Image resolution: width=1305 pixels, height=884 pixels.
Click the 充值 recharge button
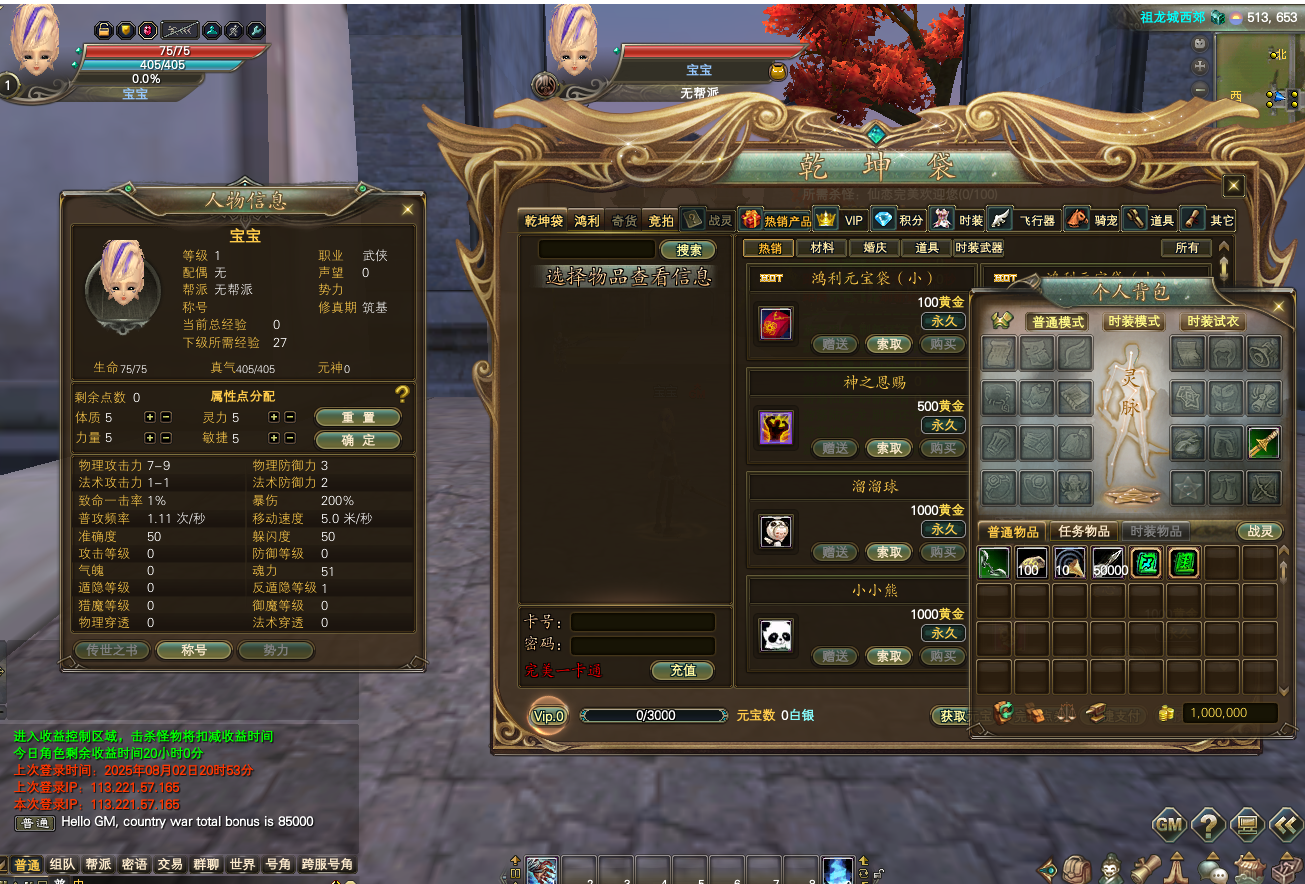[683, 670]
